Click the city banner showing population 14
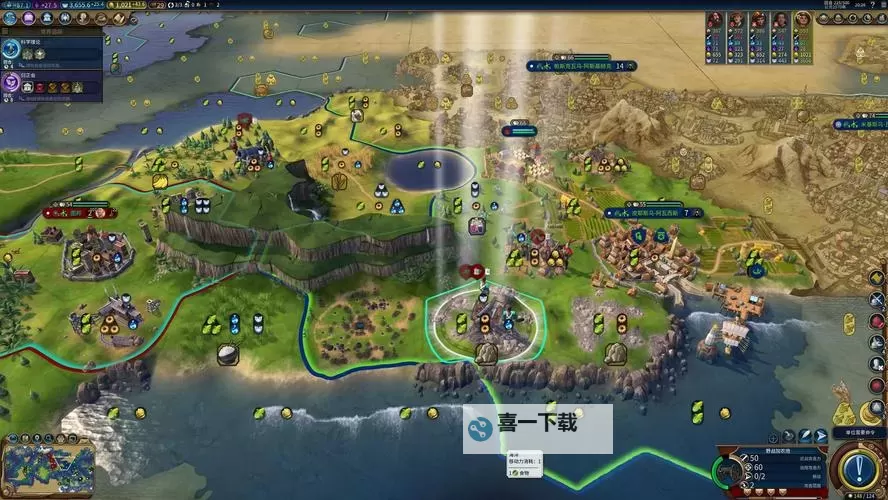This screenshot has height=500, width=888. coord(581,66)
